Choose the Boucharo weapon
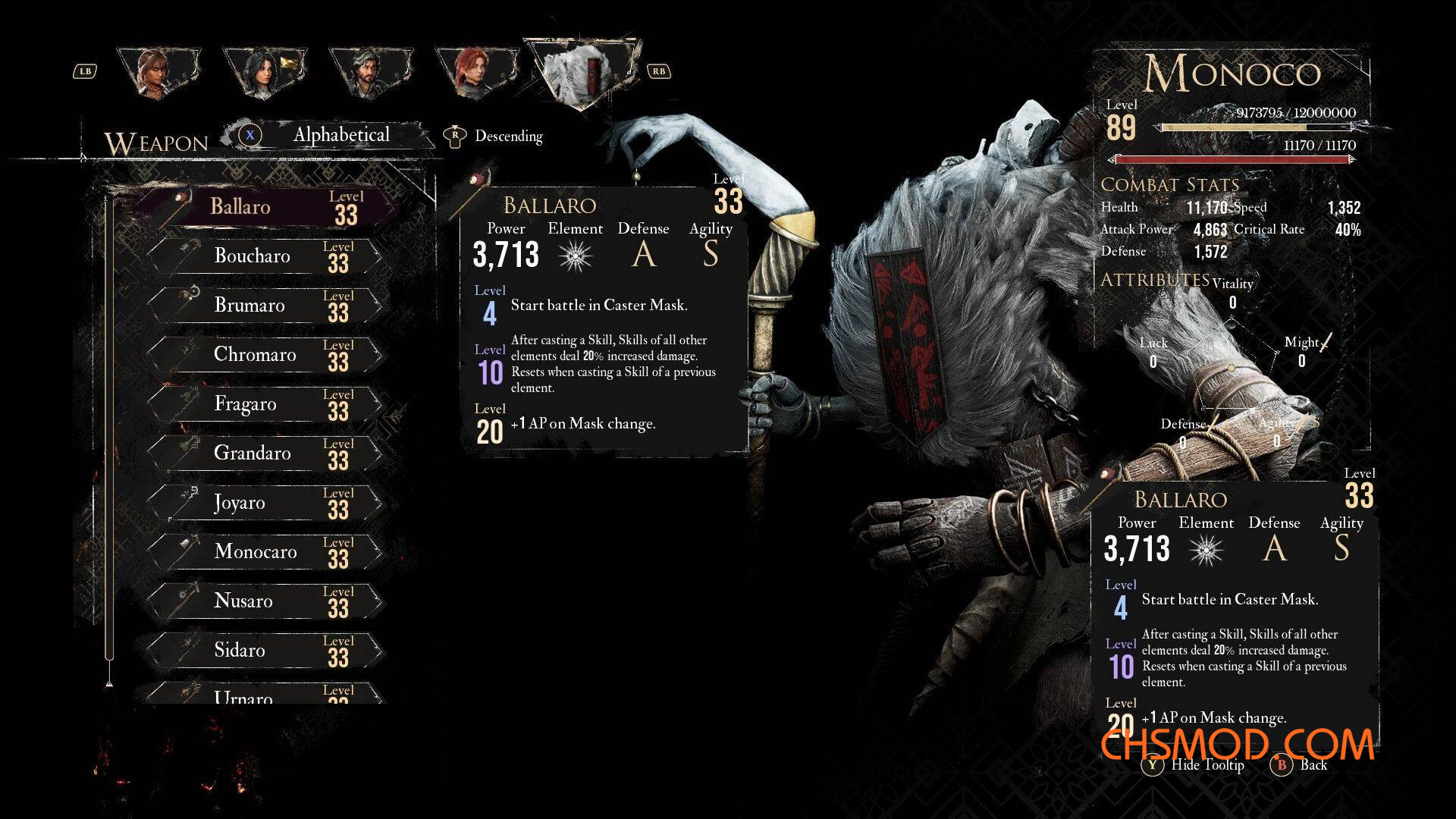 coord(265,256)
